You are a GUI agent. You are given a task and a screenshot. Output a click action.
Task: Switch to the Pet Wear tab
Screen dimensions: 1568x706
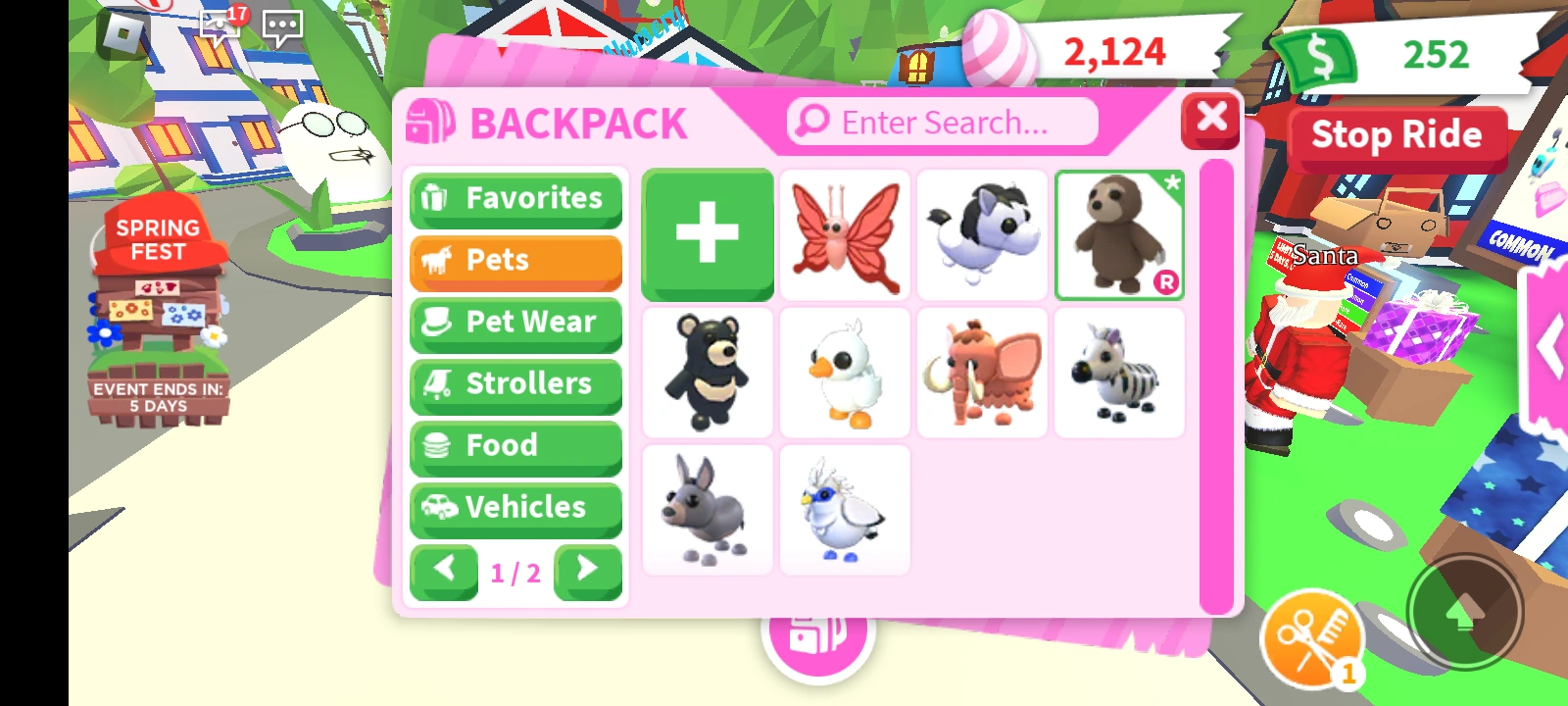pos(515,323)
